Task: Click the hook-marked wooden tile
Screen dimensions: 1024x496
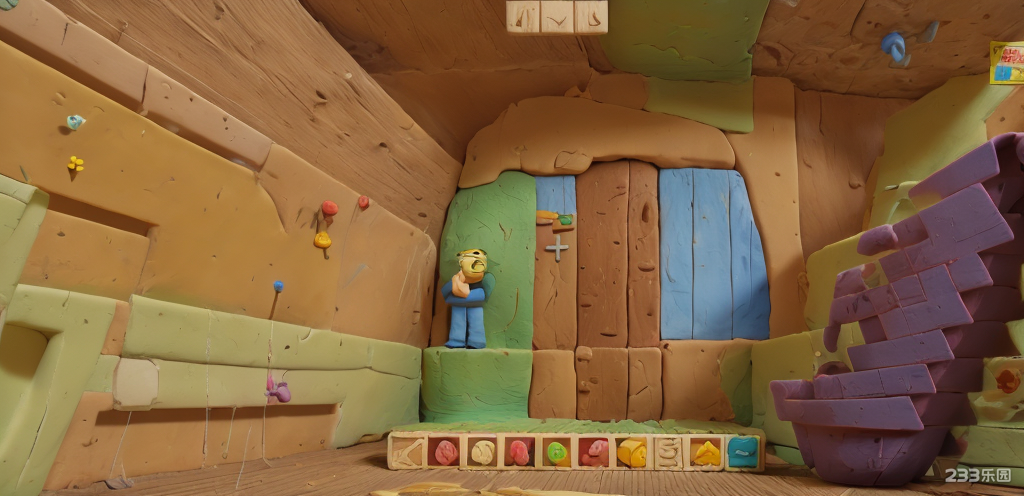Action: click(591, 15)
